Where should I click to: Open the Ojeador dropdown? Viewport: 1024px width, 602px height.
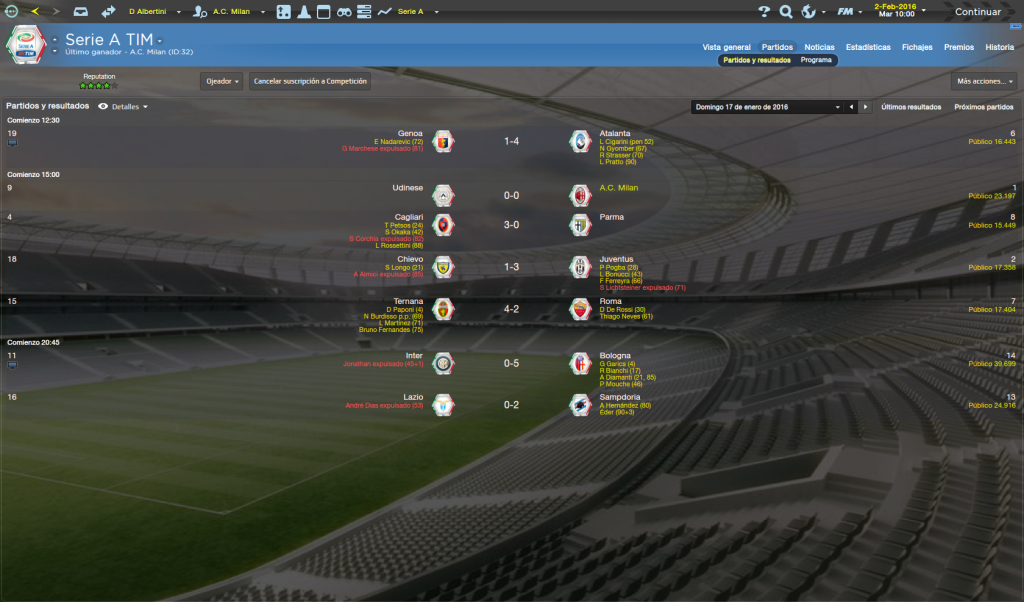point(222,81)
